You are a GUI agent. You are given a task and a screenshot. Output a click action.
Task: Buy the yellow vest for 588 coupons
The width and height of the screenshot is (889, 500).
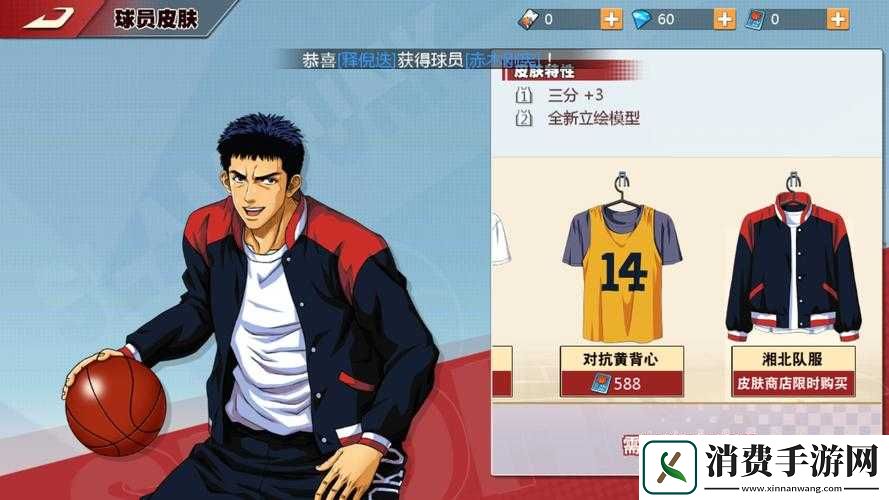click(x=621, y=383)
